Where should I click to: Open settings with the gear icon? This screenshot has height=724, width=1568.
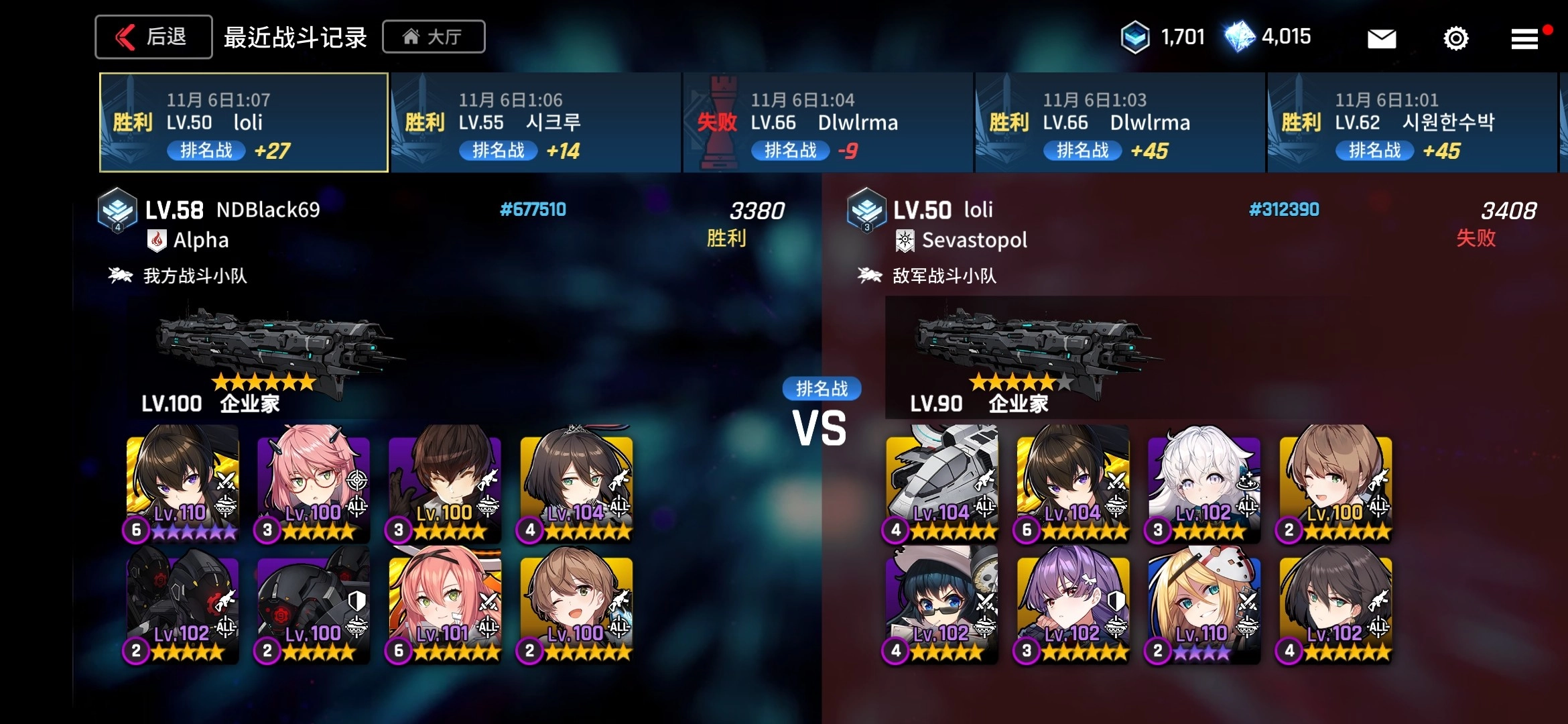pyautogui.click(x=1455, y=38)
